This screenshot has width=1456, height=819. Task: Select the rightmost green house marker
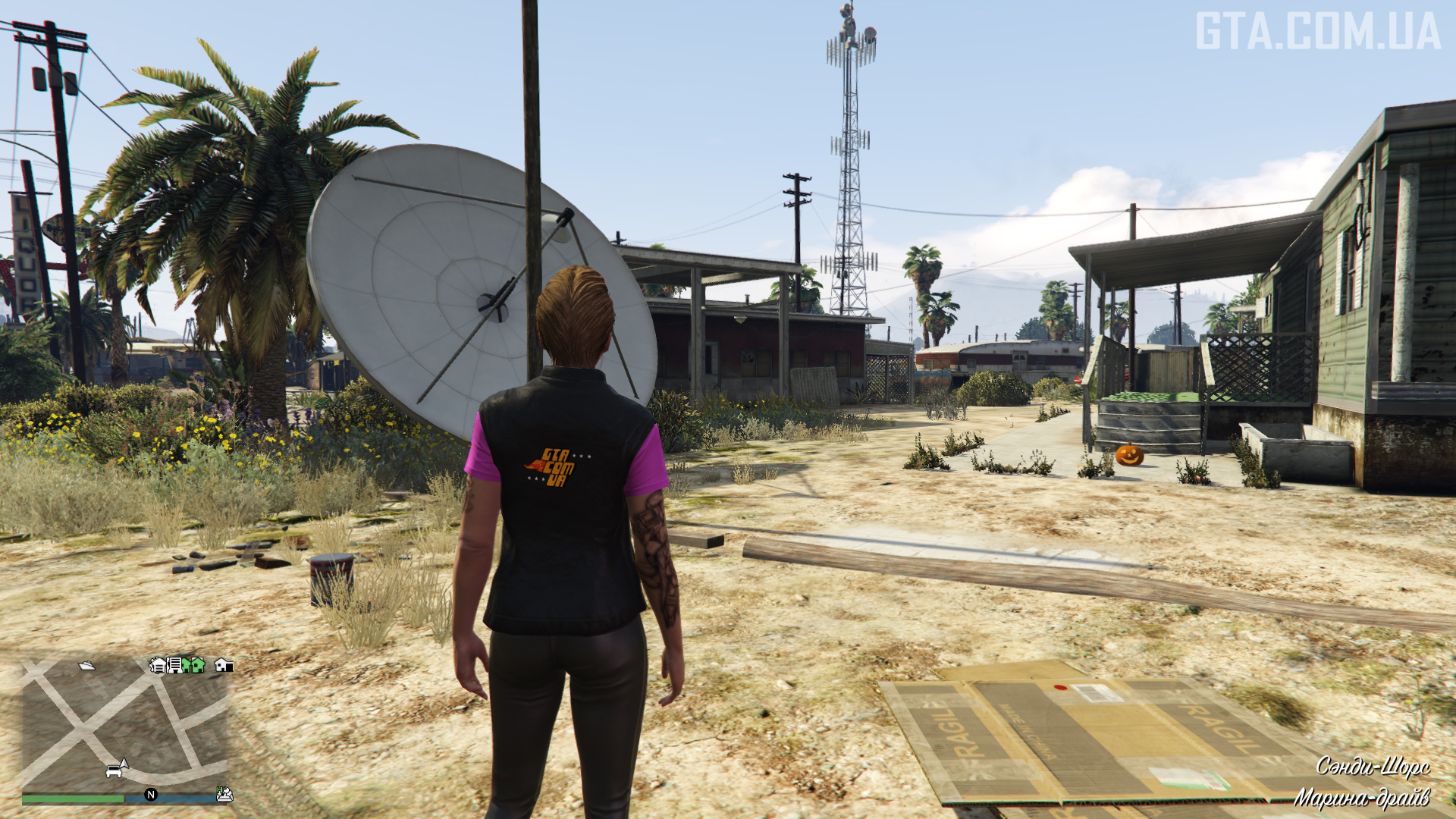(198, 665)
